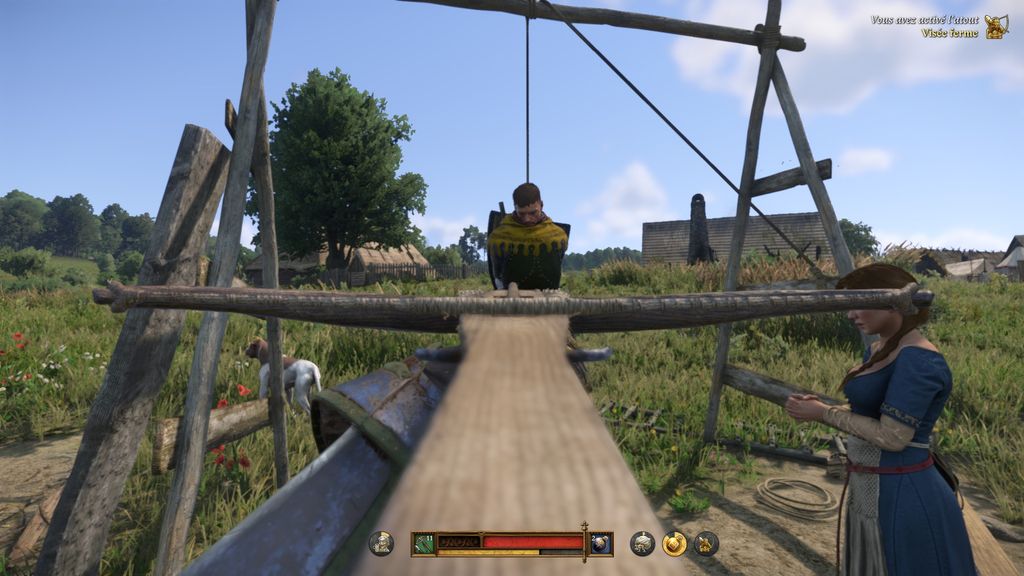Click the helmeted character icon beside the health bar
Screen dimensions: 1024x576
pos(381,543)
